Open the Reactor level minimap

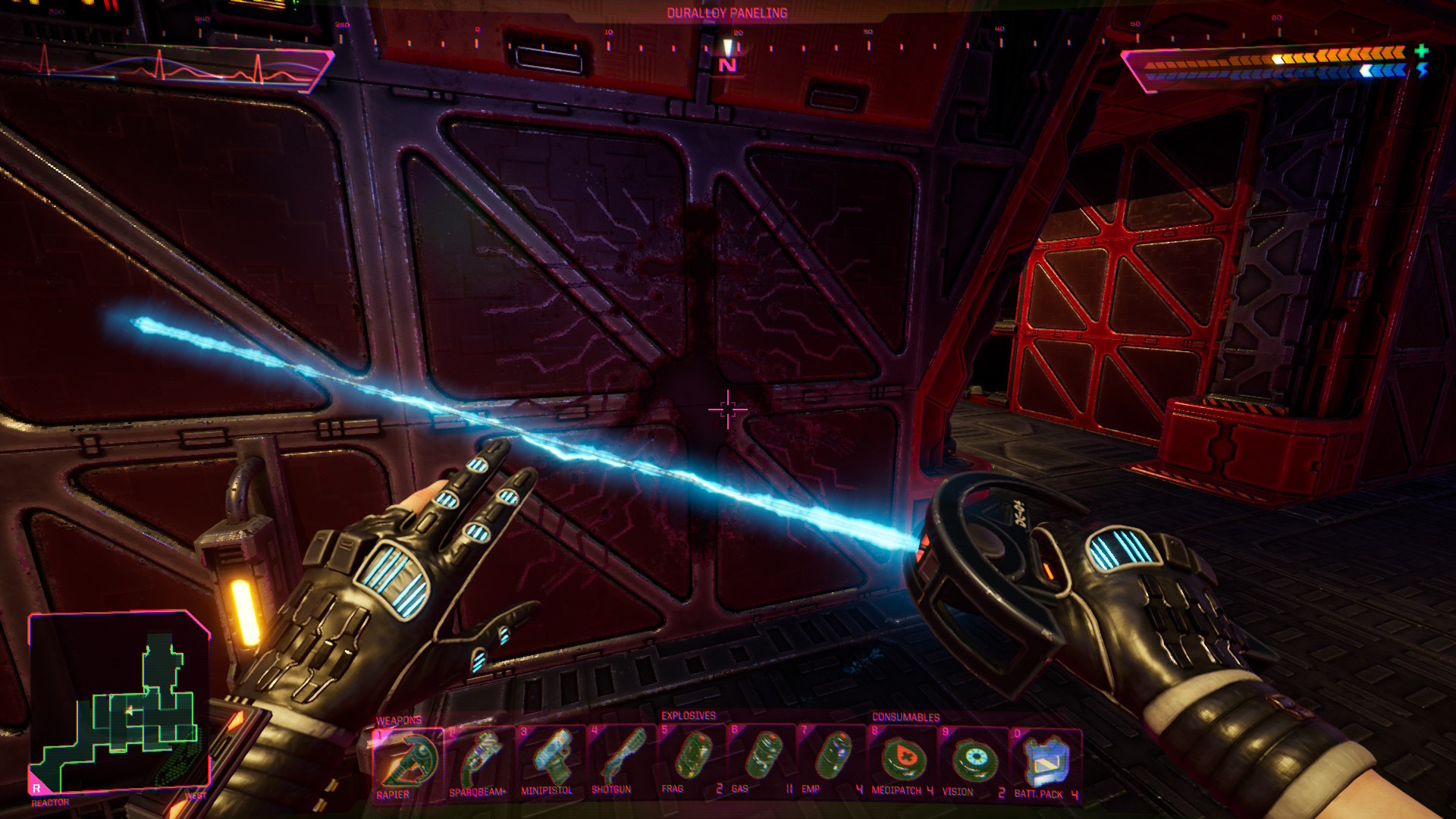click(119, 701)
